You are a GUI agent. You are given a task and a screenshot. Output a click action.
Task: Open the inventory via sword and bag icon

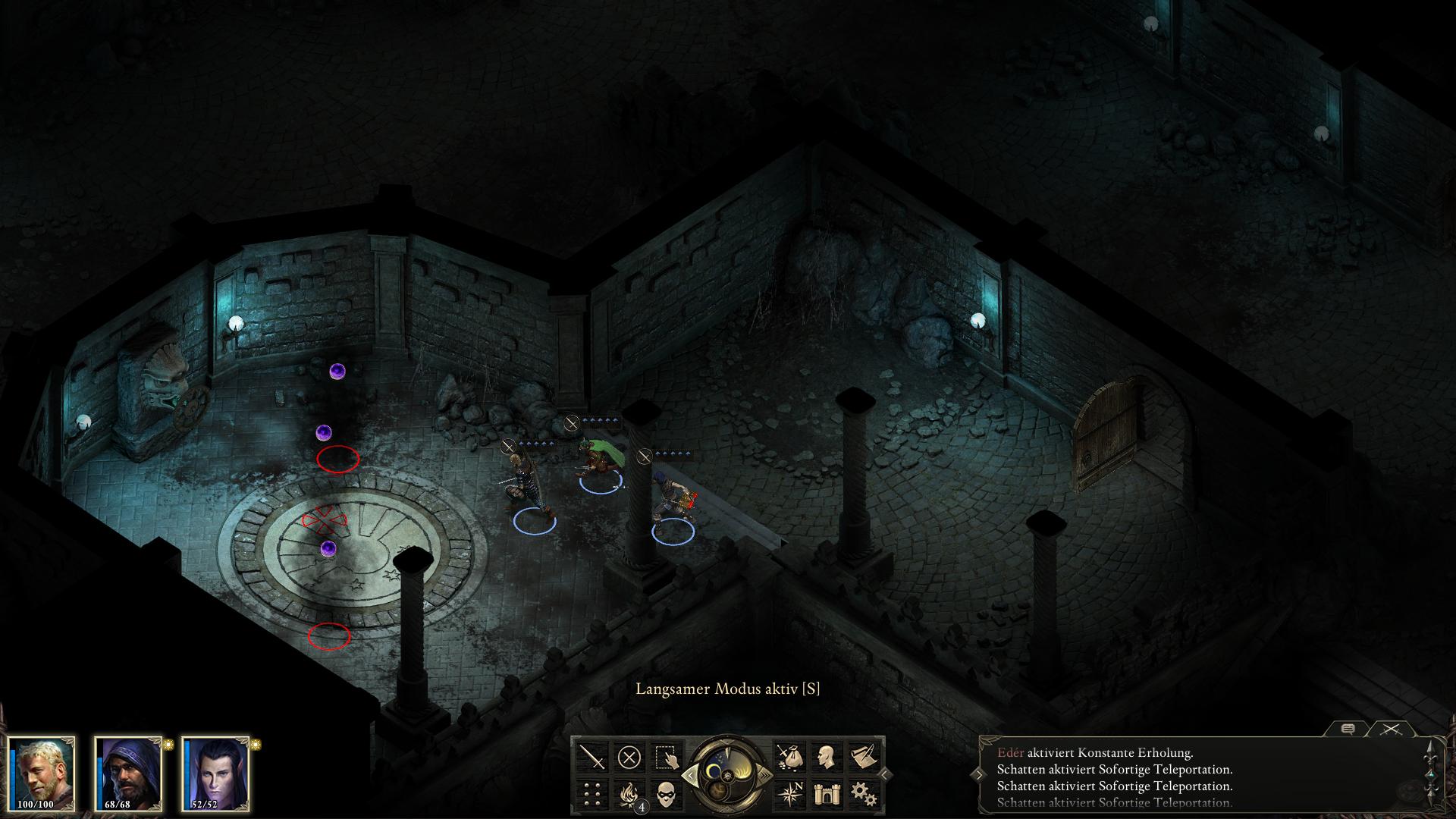pyautogui.click(x=789, y=757)
